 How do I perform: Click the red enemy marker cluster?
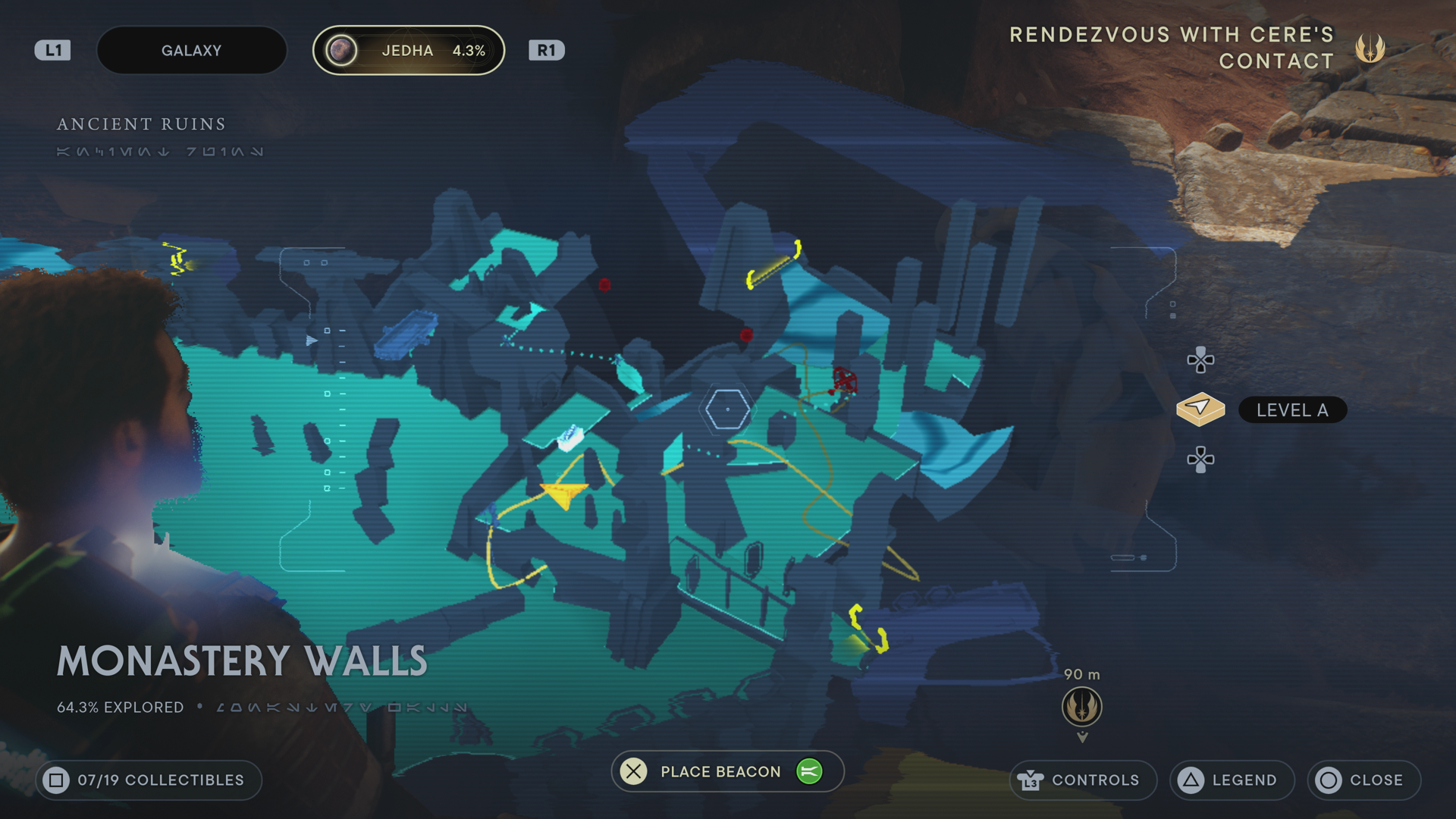tap(843, 380)
